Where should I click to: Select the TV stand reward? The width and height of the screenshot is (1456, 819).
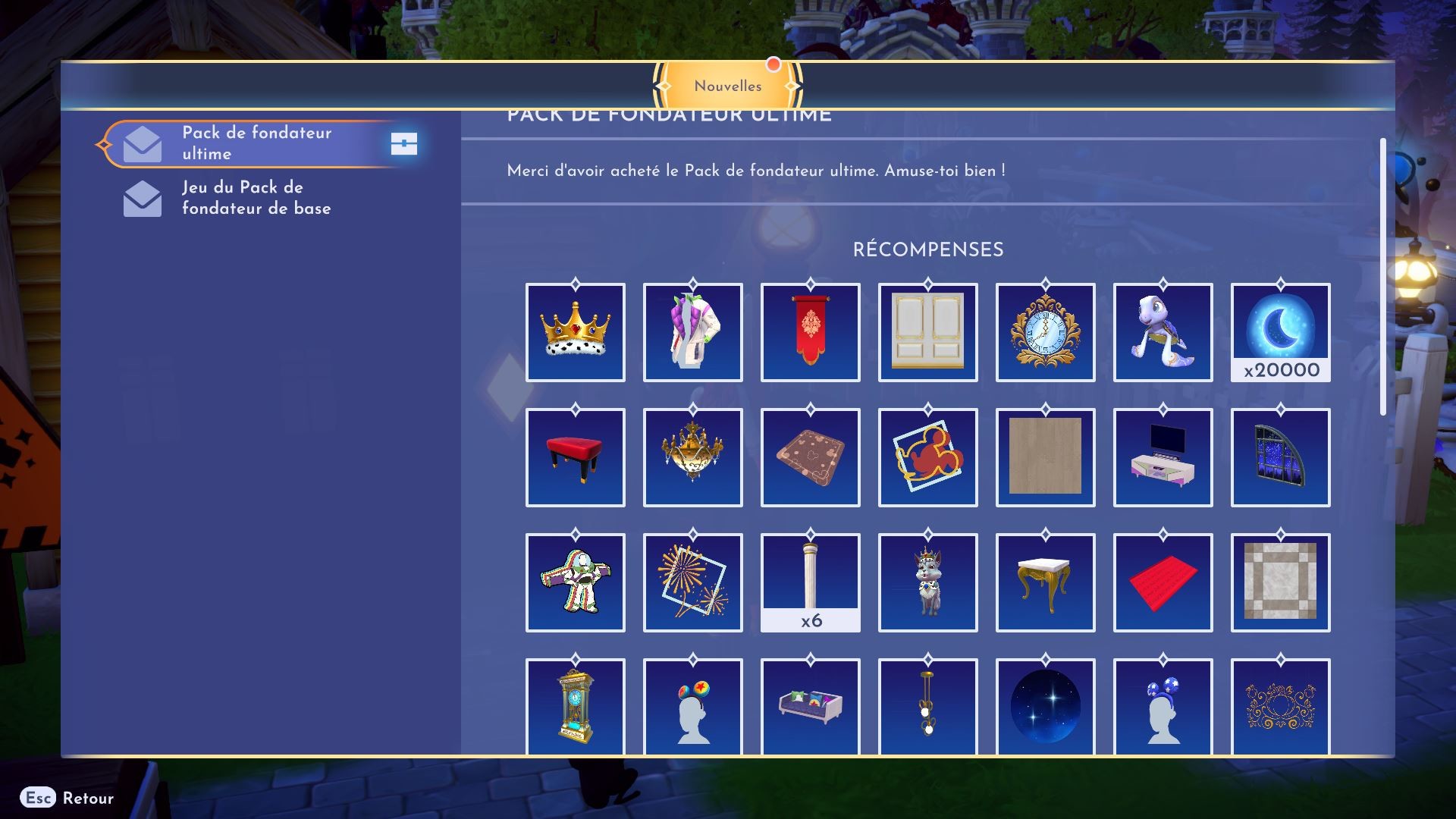[1163, 457]
